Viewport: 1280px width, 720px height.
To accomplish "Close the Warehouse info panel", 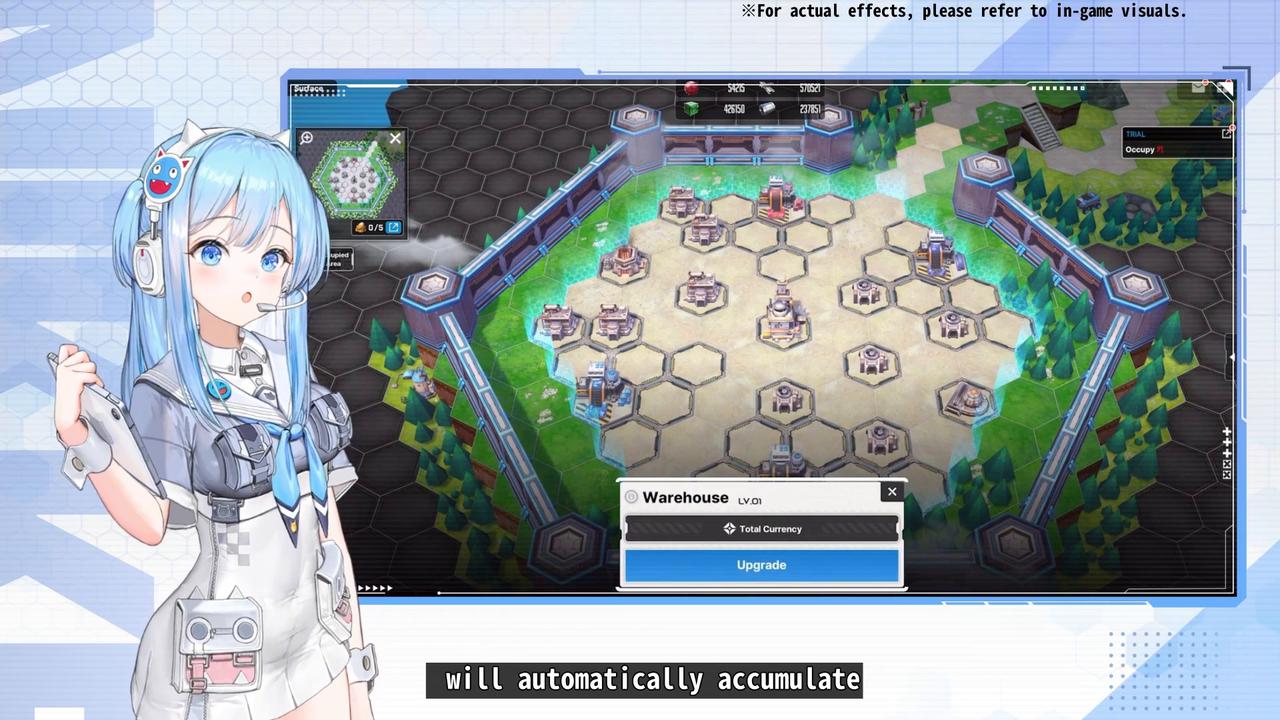I will [x=892, y=491].
